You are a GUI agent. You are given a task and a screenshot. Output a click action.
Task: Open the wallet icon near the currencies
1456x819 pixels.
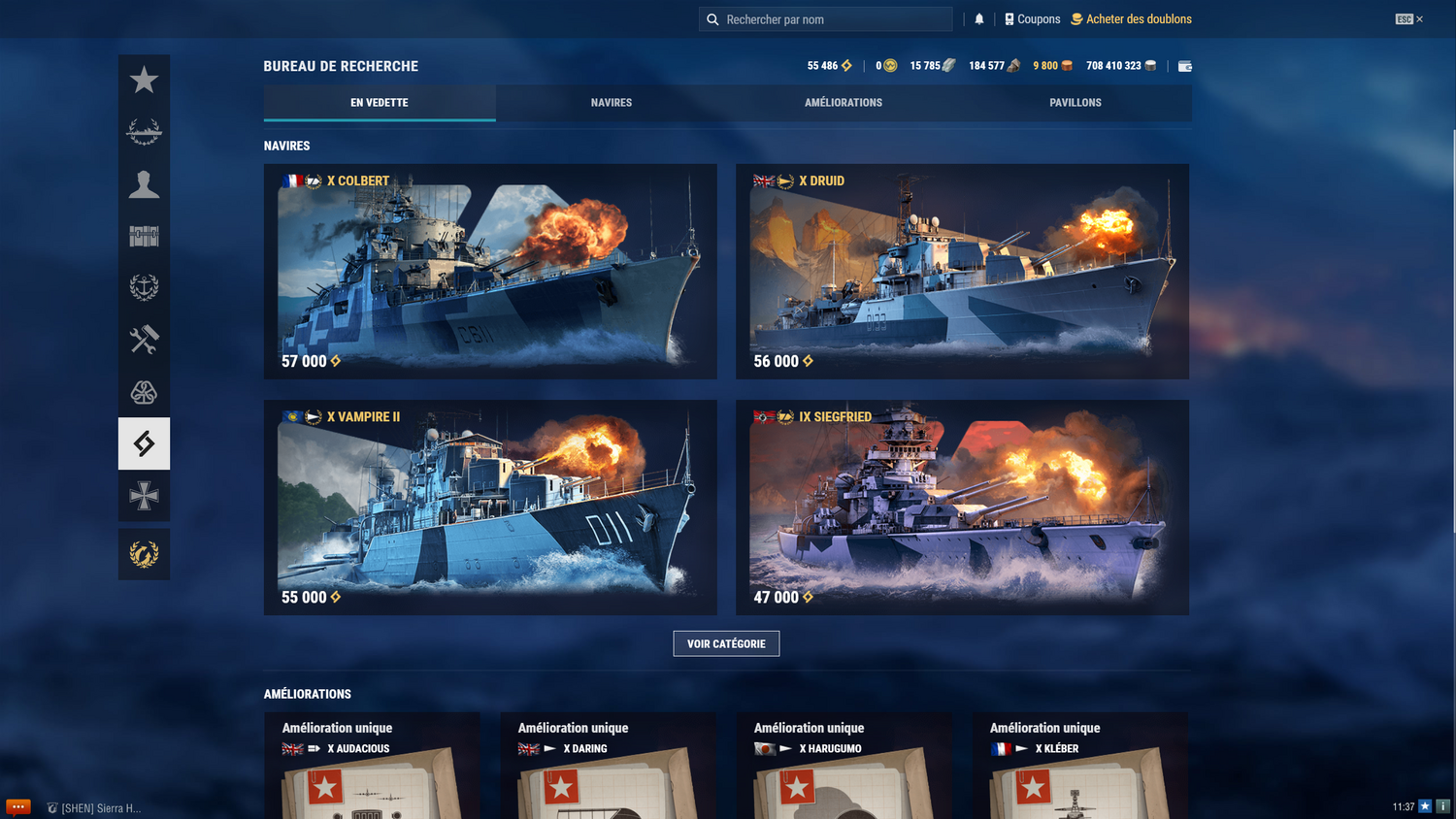click(x=1184, y=65)
